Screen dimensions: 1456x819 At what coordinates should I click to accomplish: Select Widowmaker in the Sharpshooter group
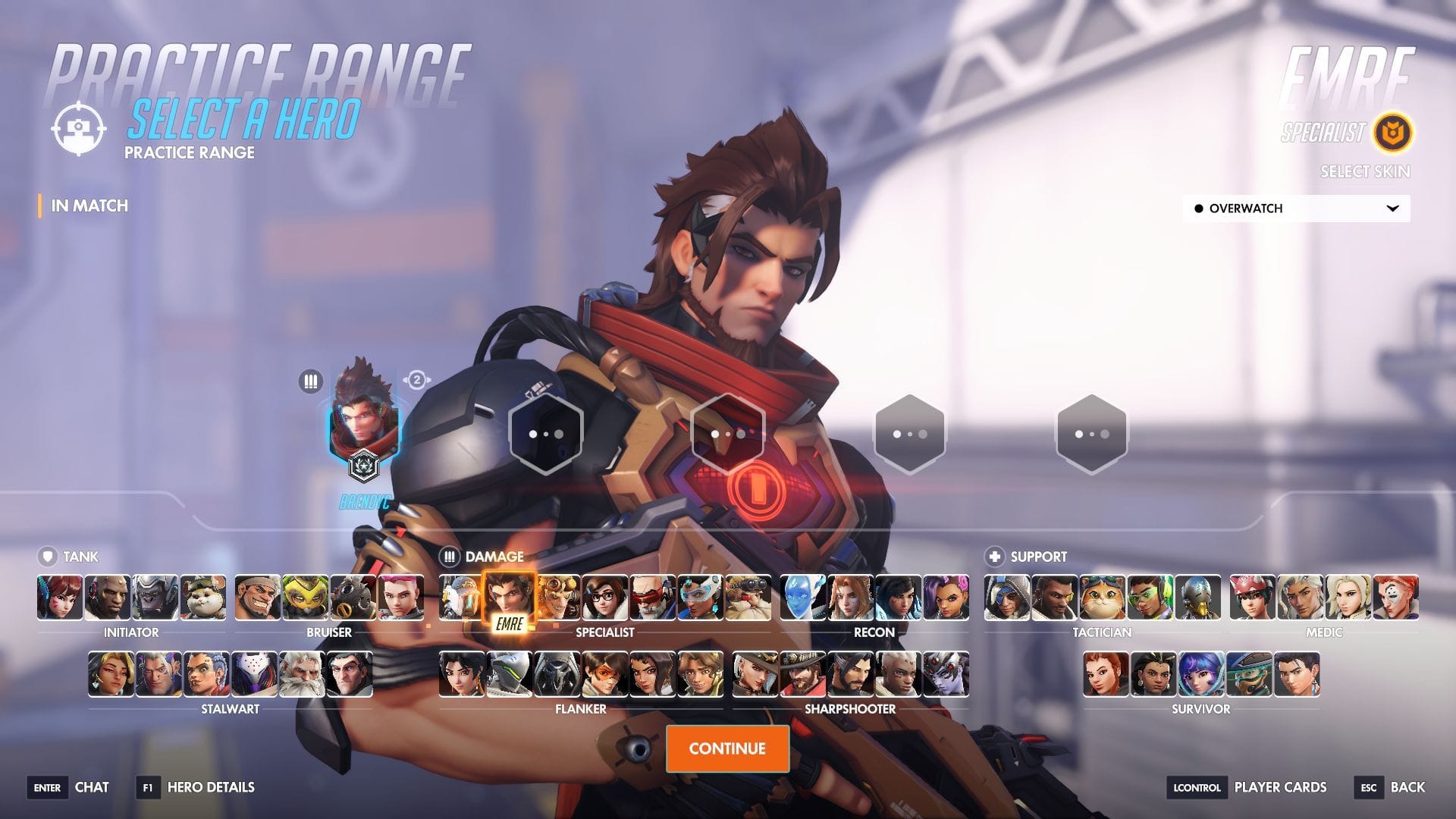946,674
